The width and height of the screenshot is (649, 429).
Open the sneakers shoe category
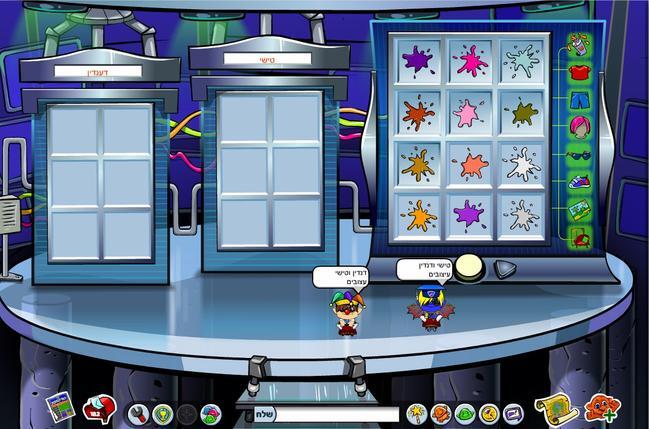click(x=580, y=182)
